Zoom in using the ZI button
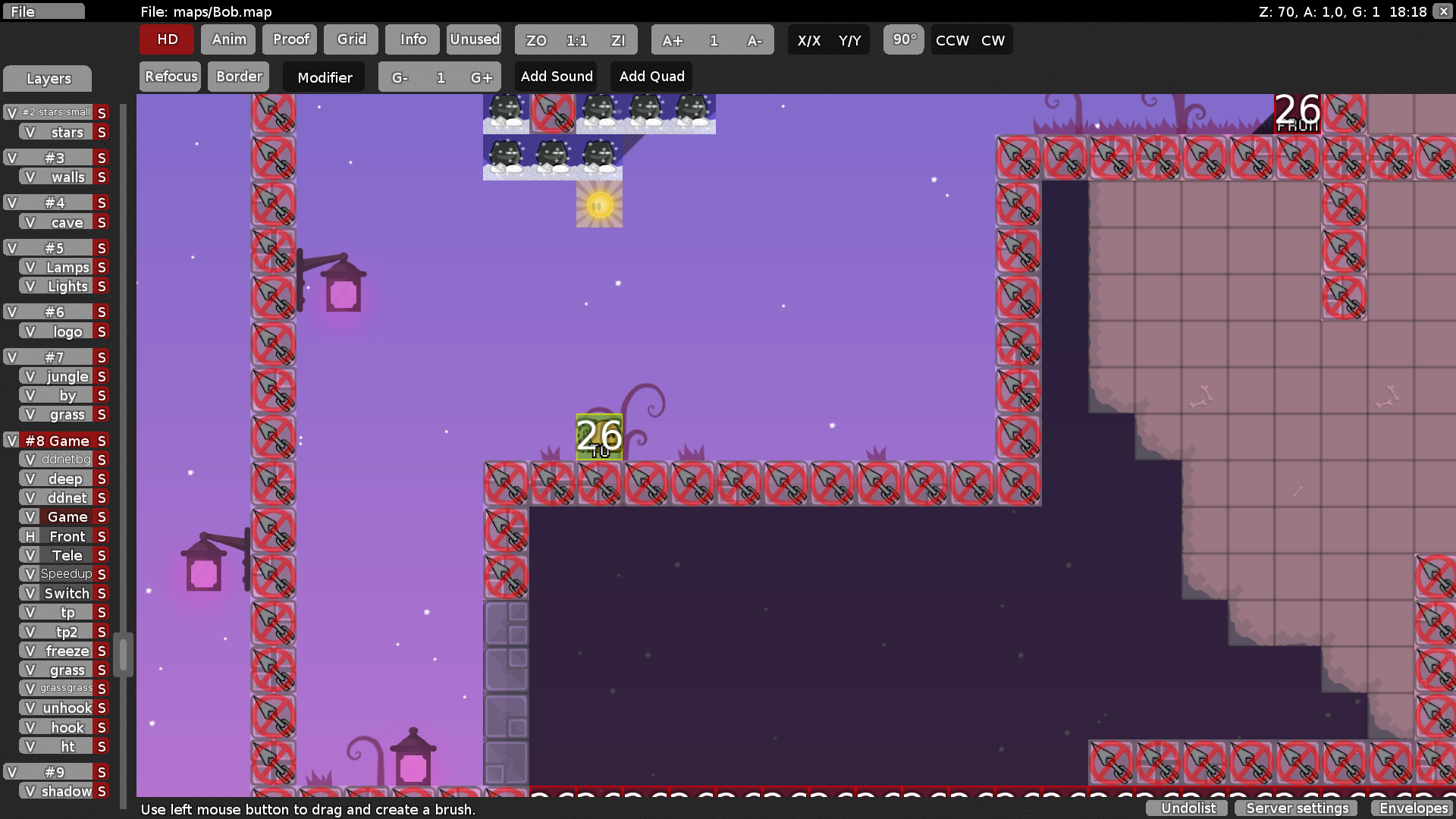1456x819 pixels. pyautogui.click(x=619, y=39)
